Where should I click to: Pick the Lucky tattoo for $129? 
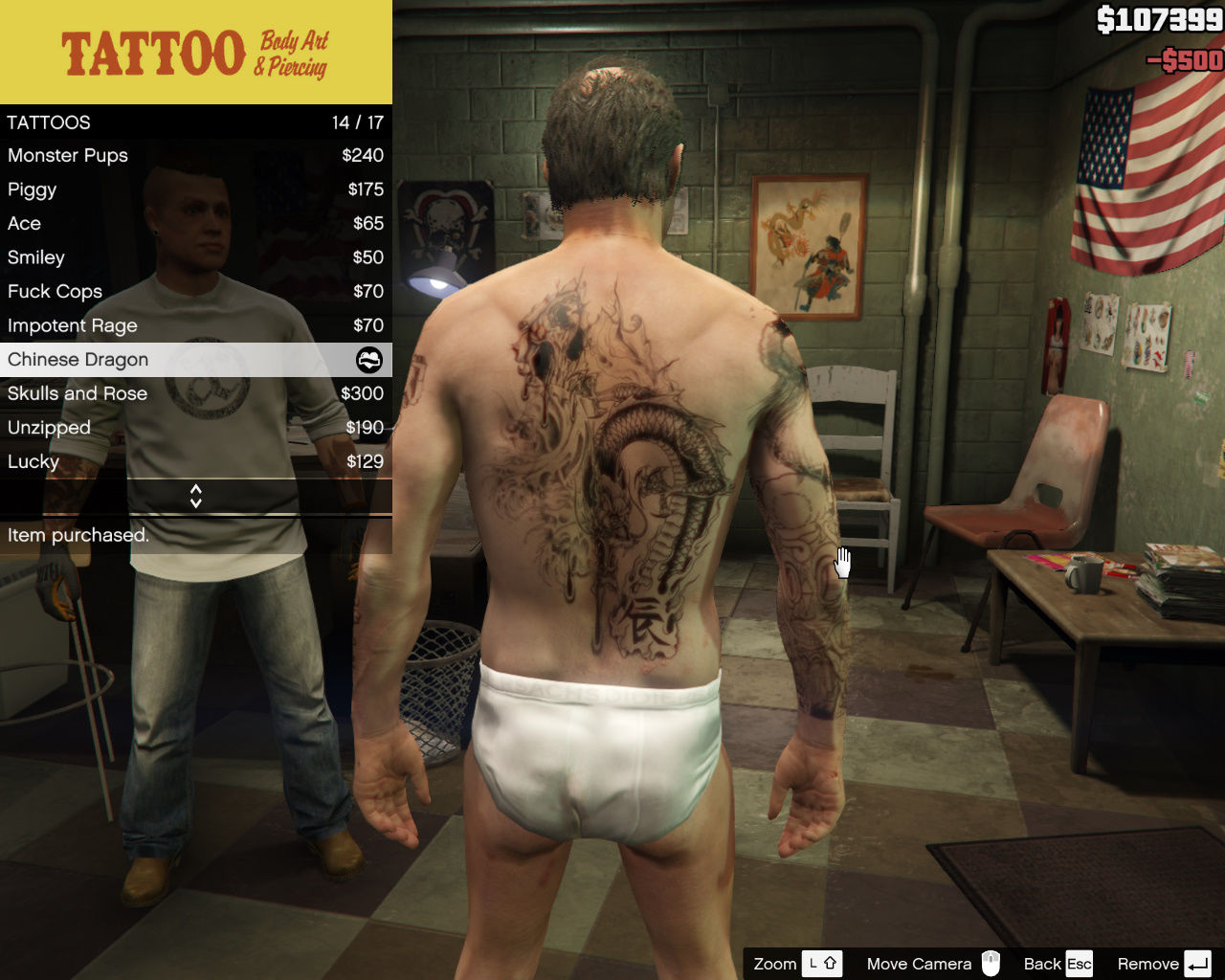195,461
